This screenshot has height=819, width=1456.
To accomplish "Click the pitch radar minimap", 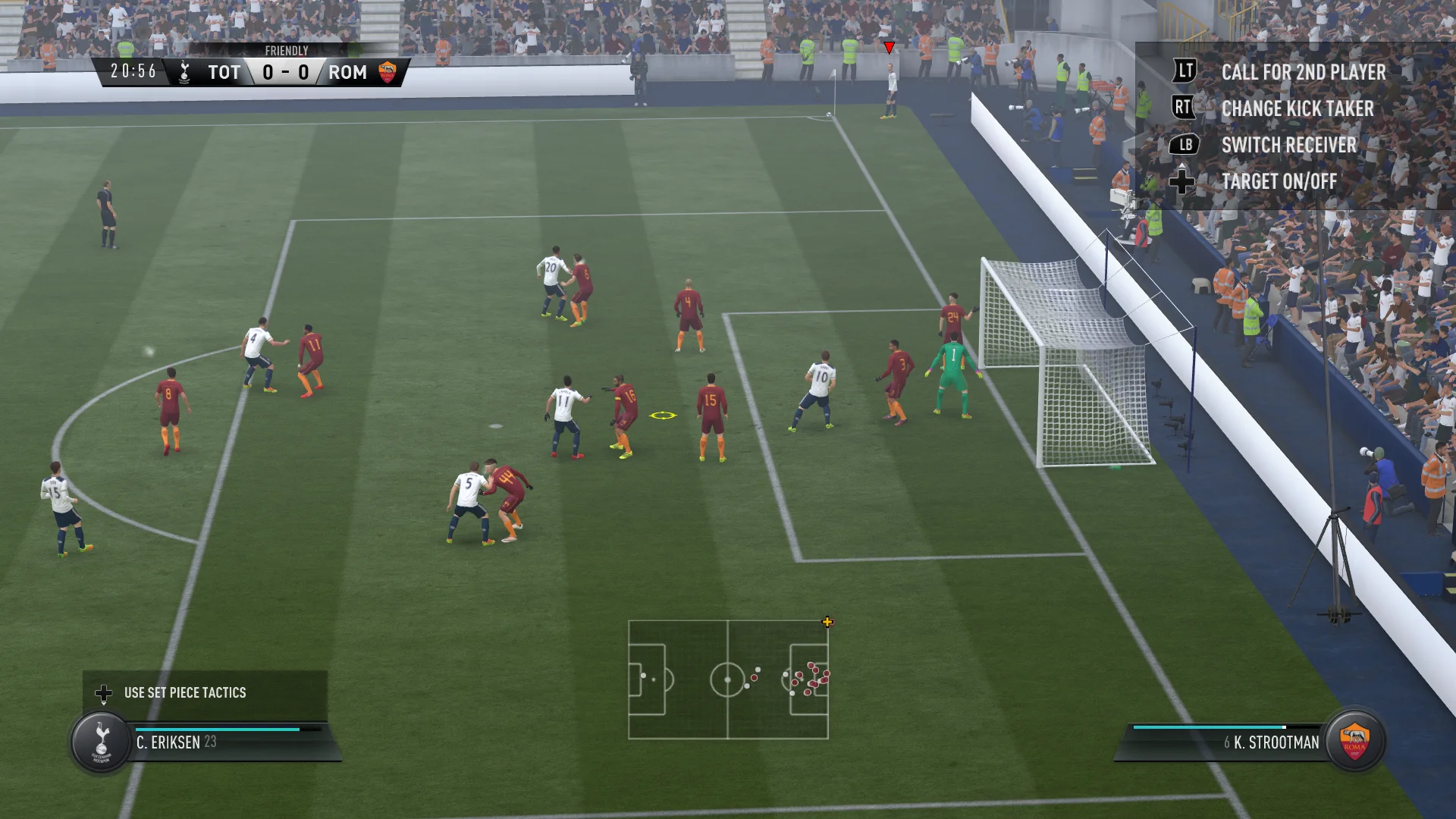I will (x=728, y=679).
